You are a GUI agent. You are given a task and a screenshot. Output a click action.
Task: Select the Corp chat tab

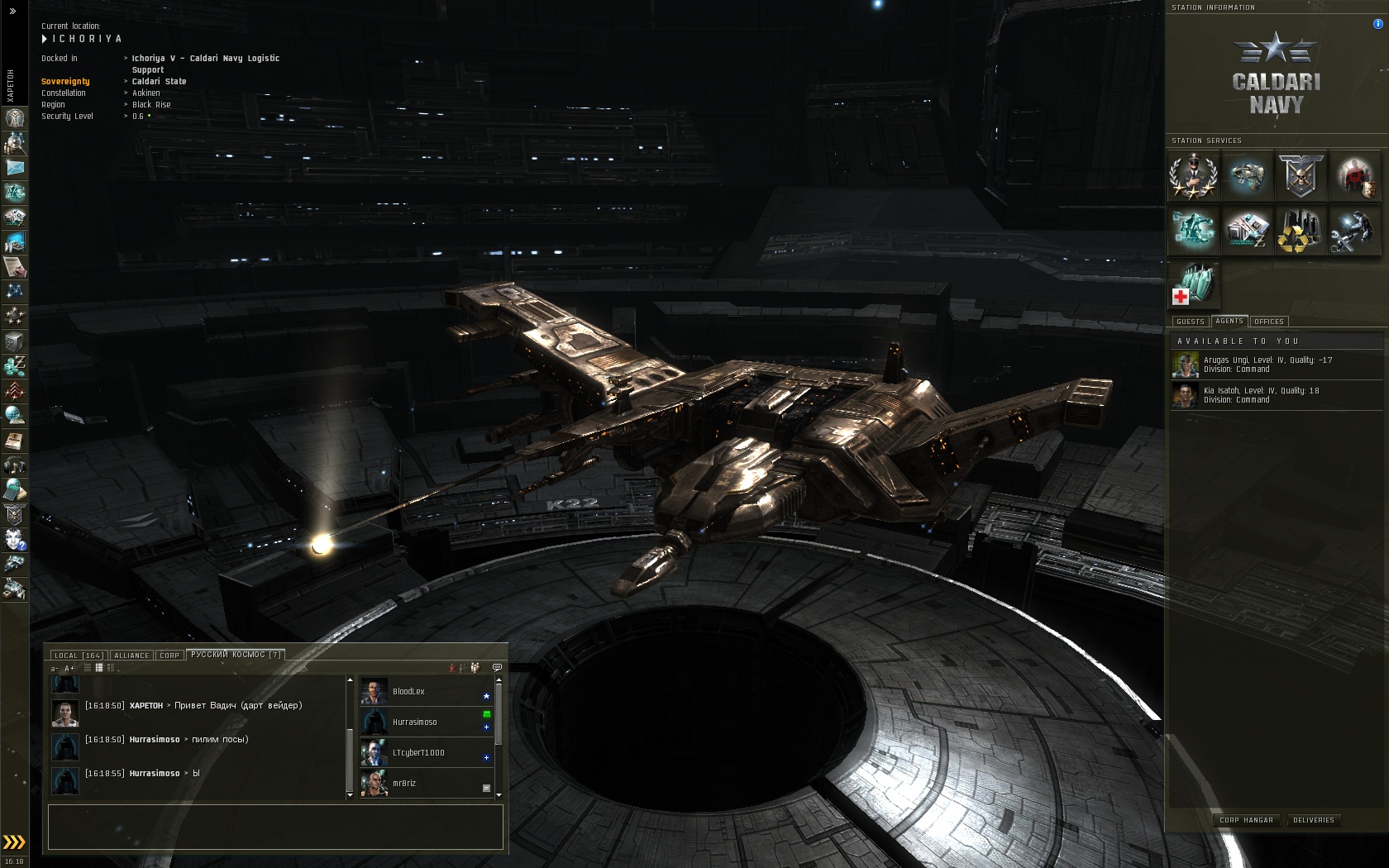click(169, 656)
